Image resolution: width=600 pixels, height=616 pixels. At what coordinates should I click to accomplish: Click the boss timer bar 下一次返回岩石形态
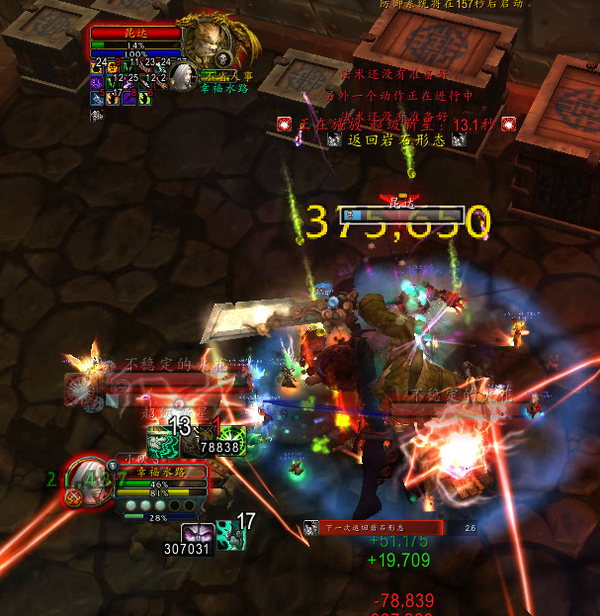(372, 527)
